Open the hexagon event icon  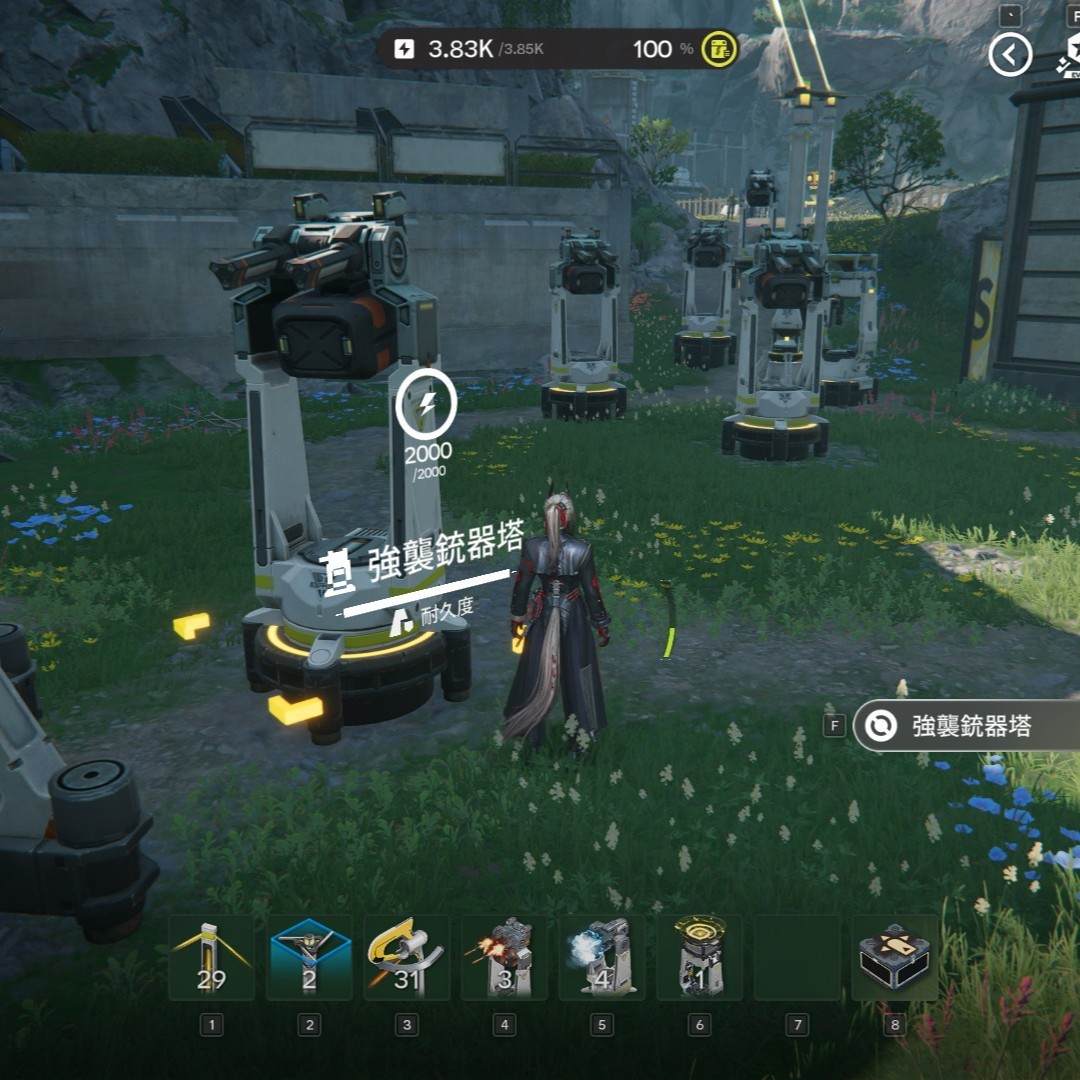[1069, 52]
